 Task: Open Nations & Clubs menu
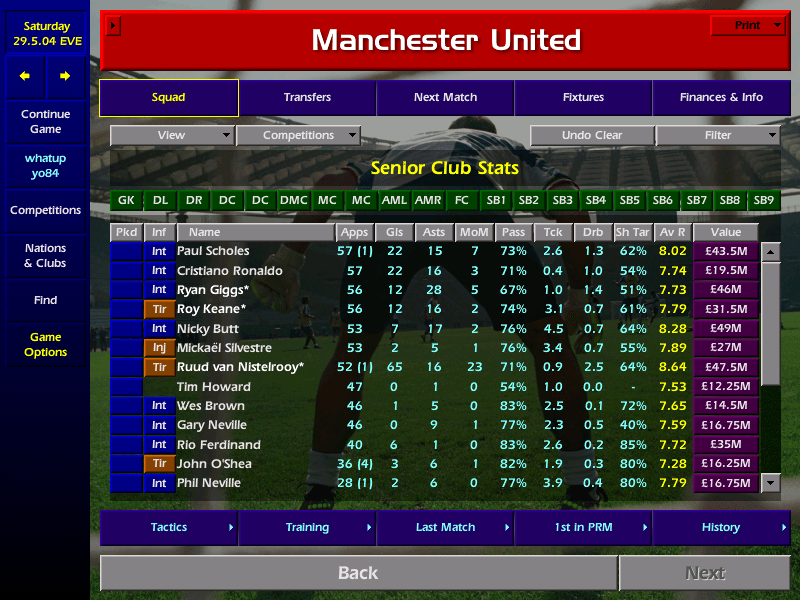click(x=45, y=256)
